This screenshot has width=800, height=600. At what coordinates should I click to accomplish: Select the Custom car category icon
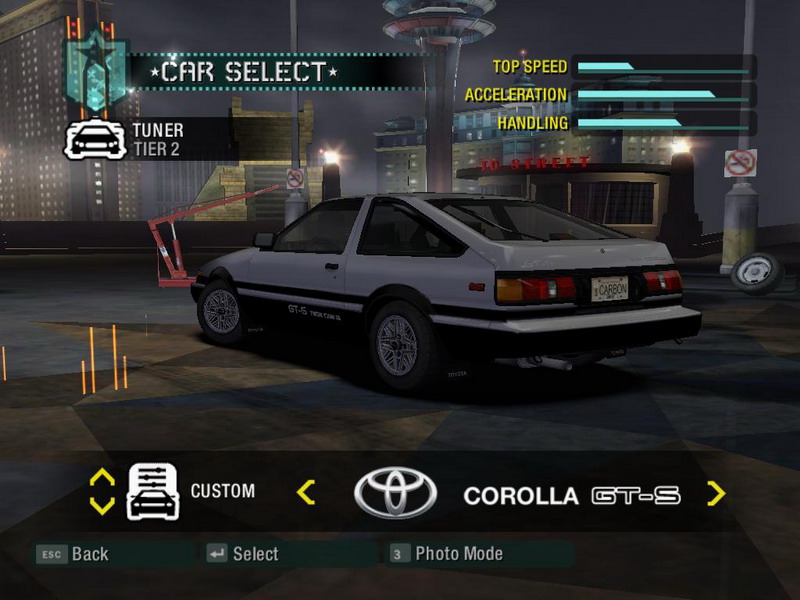[x=153, y=492]
